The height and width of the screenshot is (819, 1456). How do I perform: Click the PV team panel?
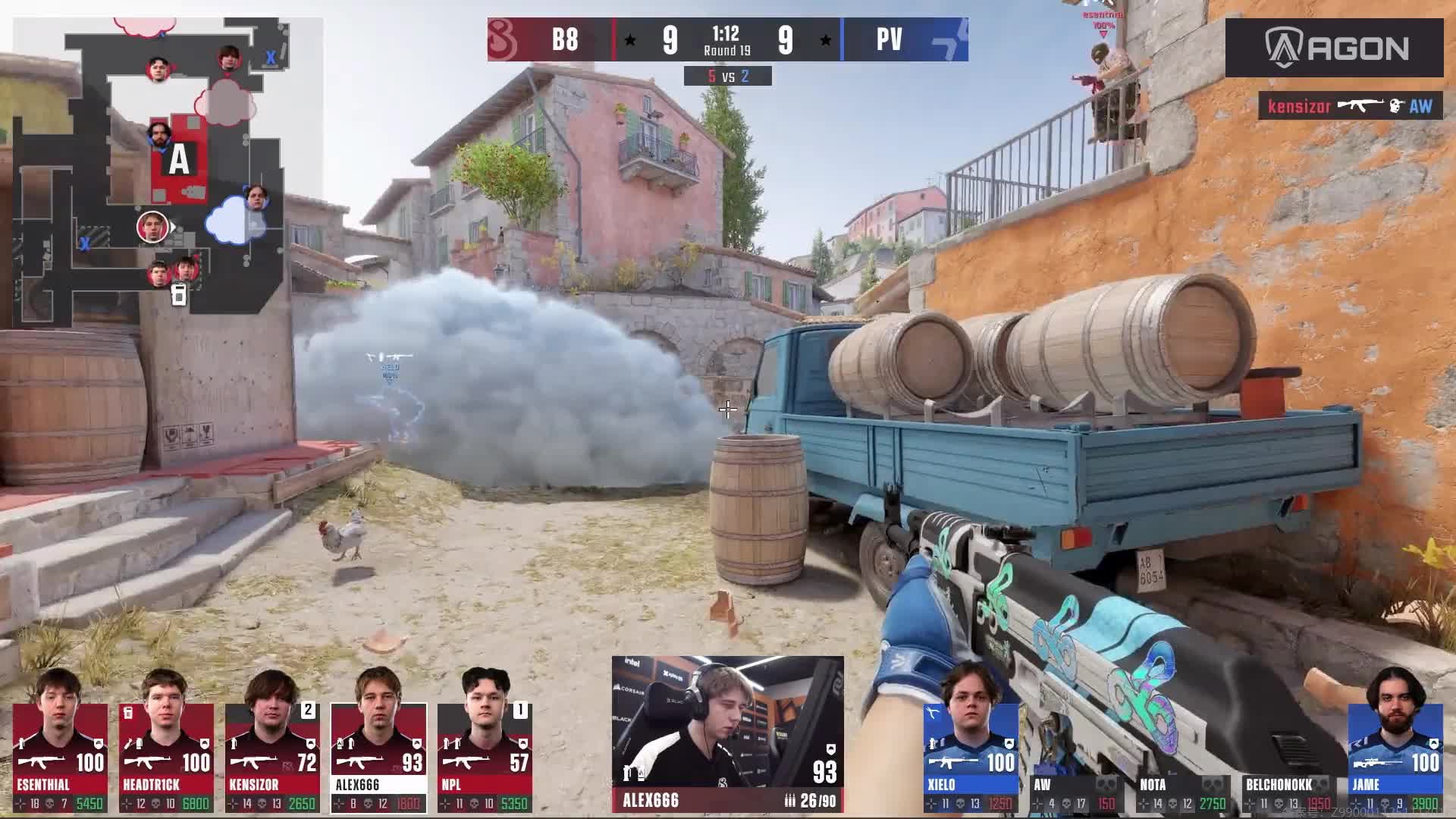coord(905,39)
